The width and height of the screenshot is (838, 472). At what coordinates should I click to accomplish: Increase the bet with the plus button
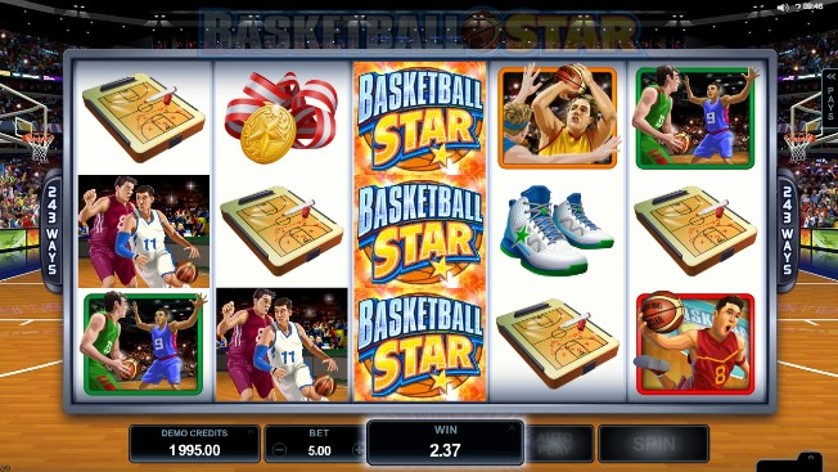pos(357,450)
